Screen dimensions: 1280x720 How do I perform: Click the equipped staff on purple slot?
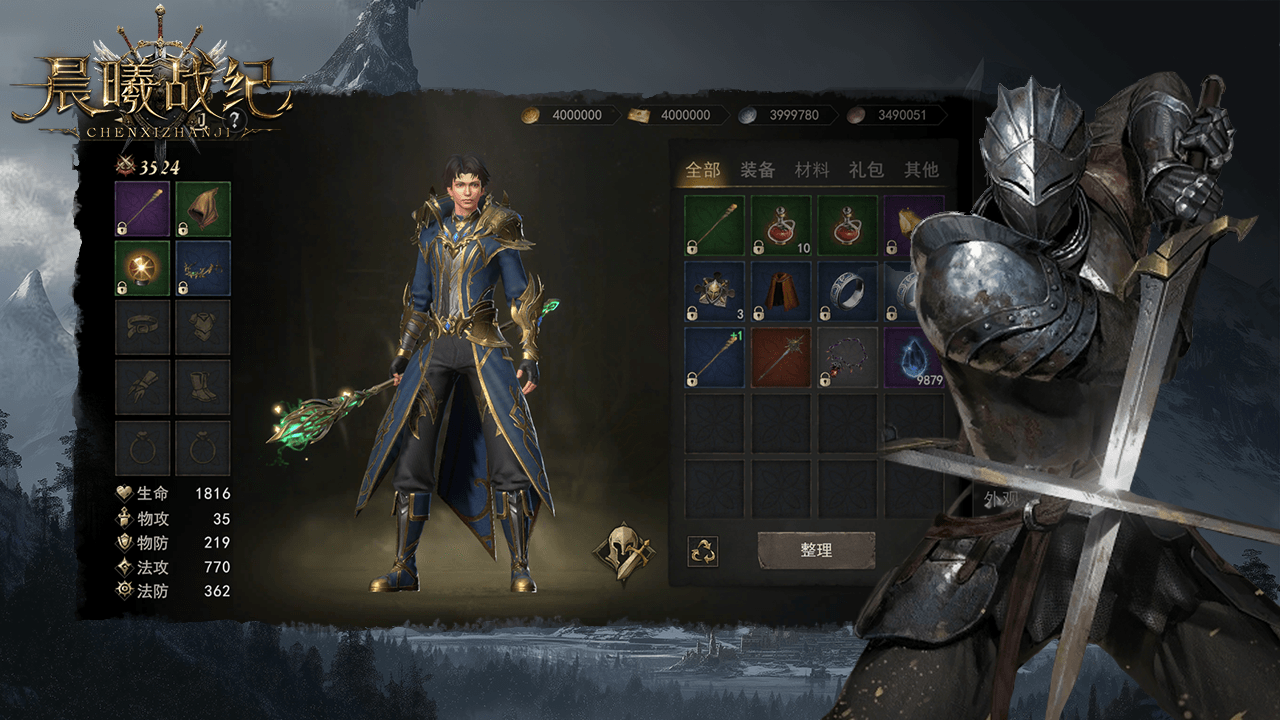click(143, 209)
